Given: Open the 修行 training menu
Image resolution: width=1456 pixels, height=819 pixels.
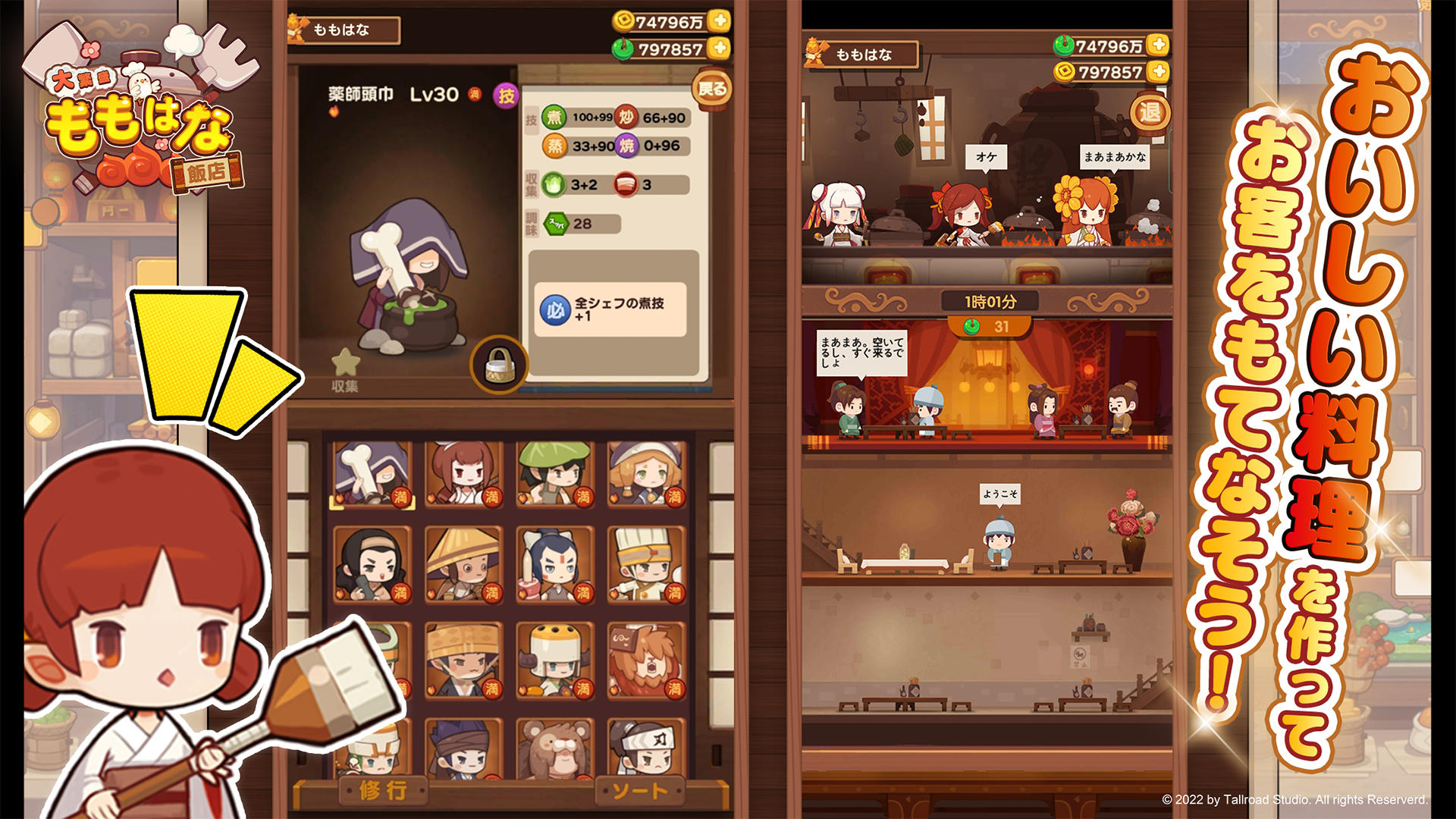Looking at the screenshot, I should click(384, 791).
